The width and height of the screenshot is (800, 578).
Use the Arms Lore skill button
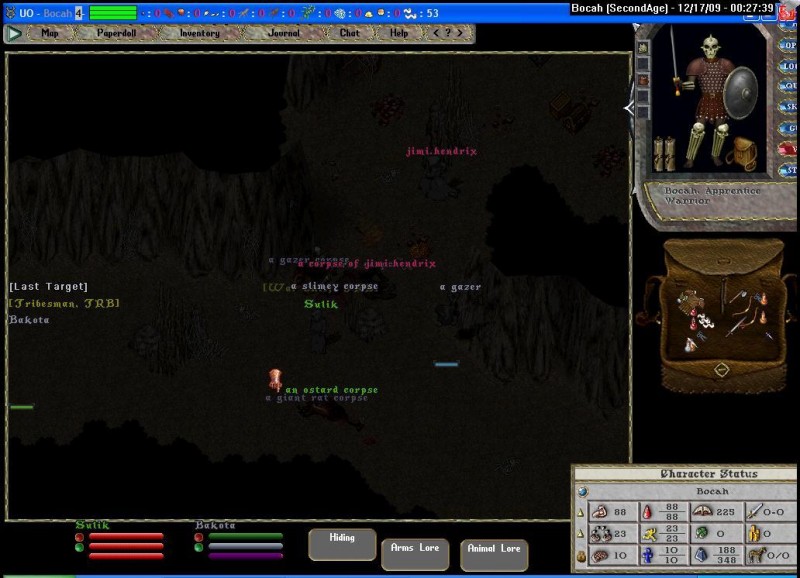(x=415, y=553)
